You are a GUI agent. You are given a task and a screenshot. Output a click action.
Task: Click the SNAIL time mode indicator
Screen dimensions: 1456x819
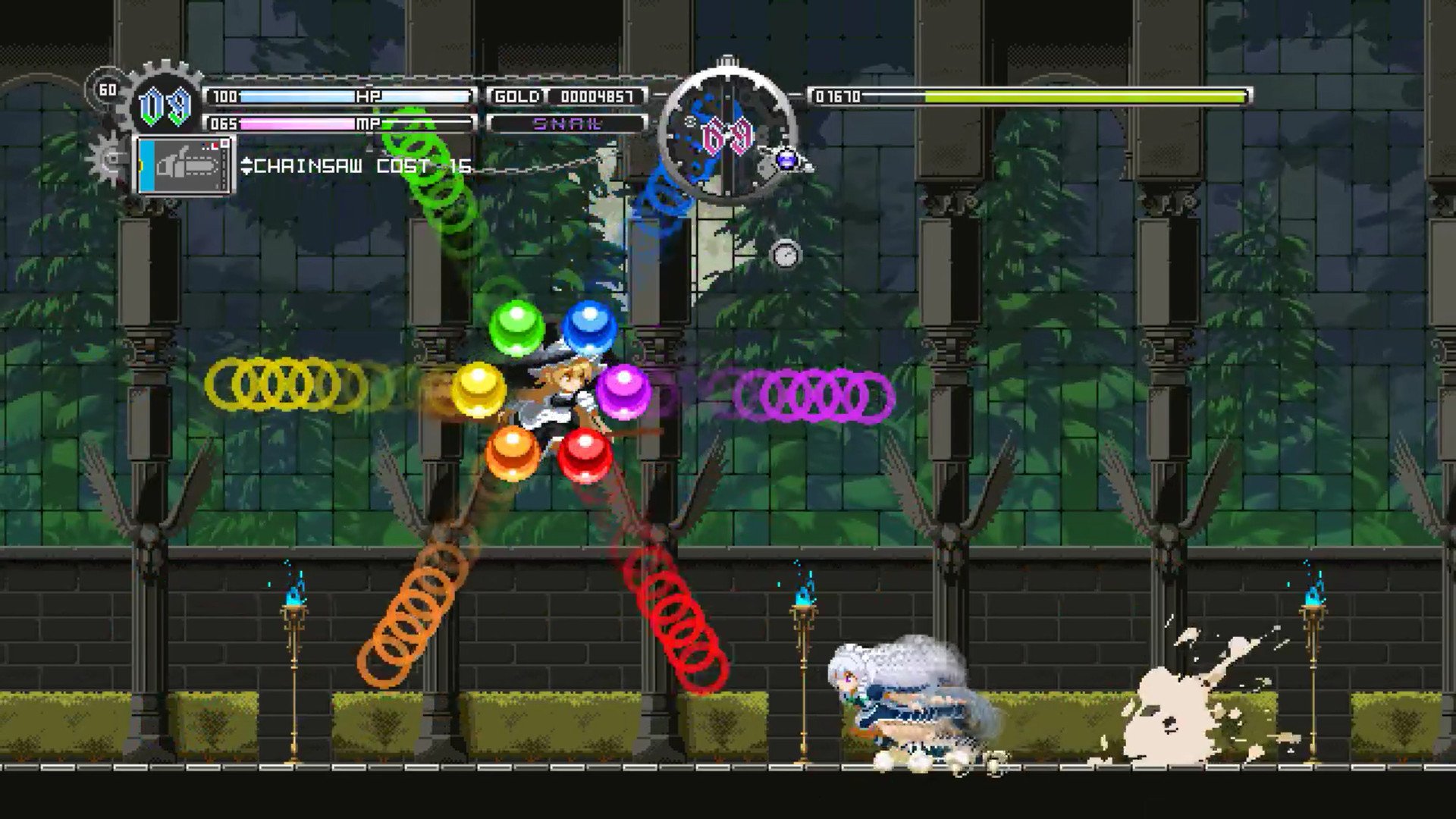[567, 123]
